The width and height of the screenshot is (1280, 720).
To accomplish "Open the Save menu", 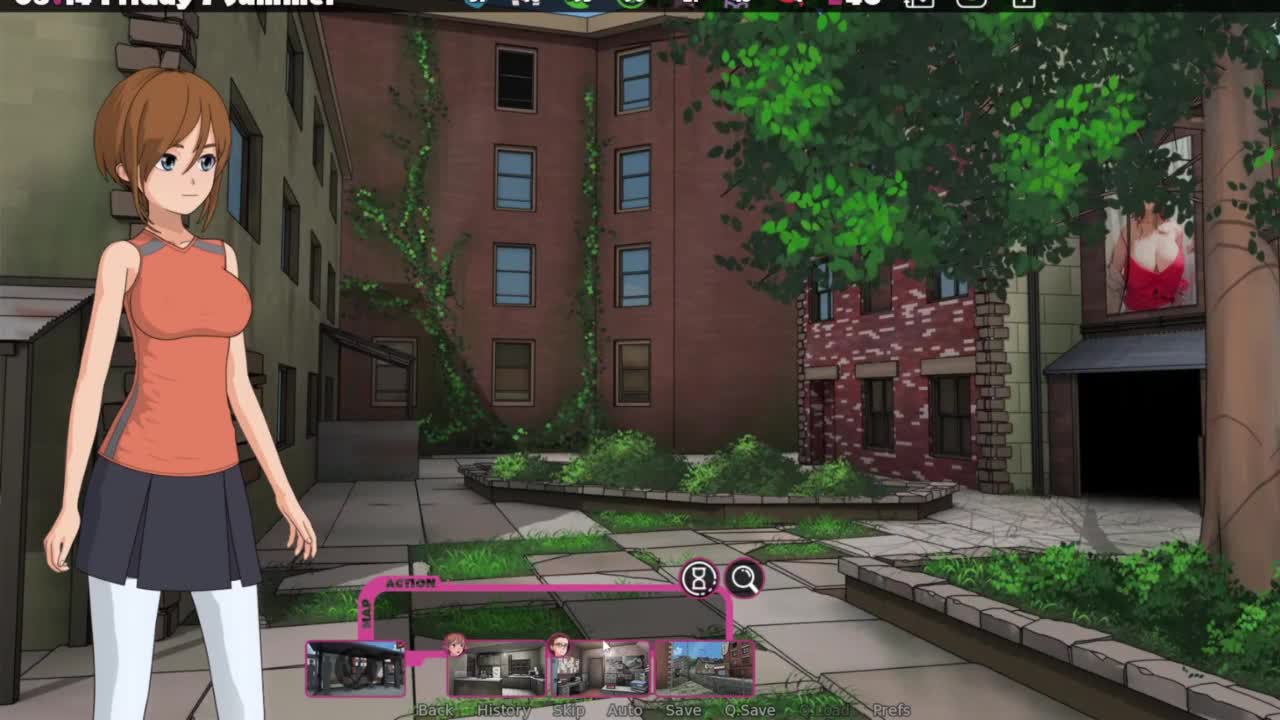I will [683, 710].
